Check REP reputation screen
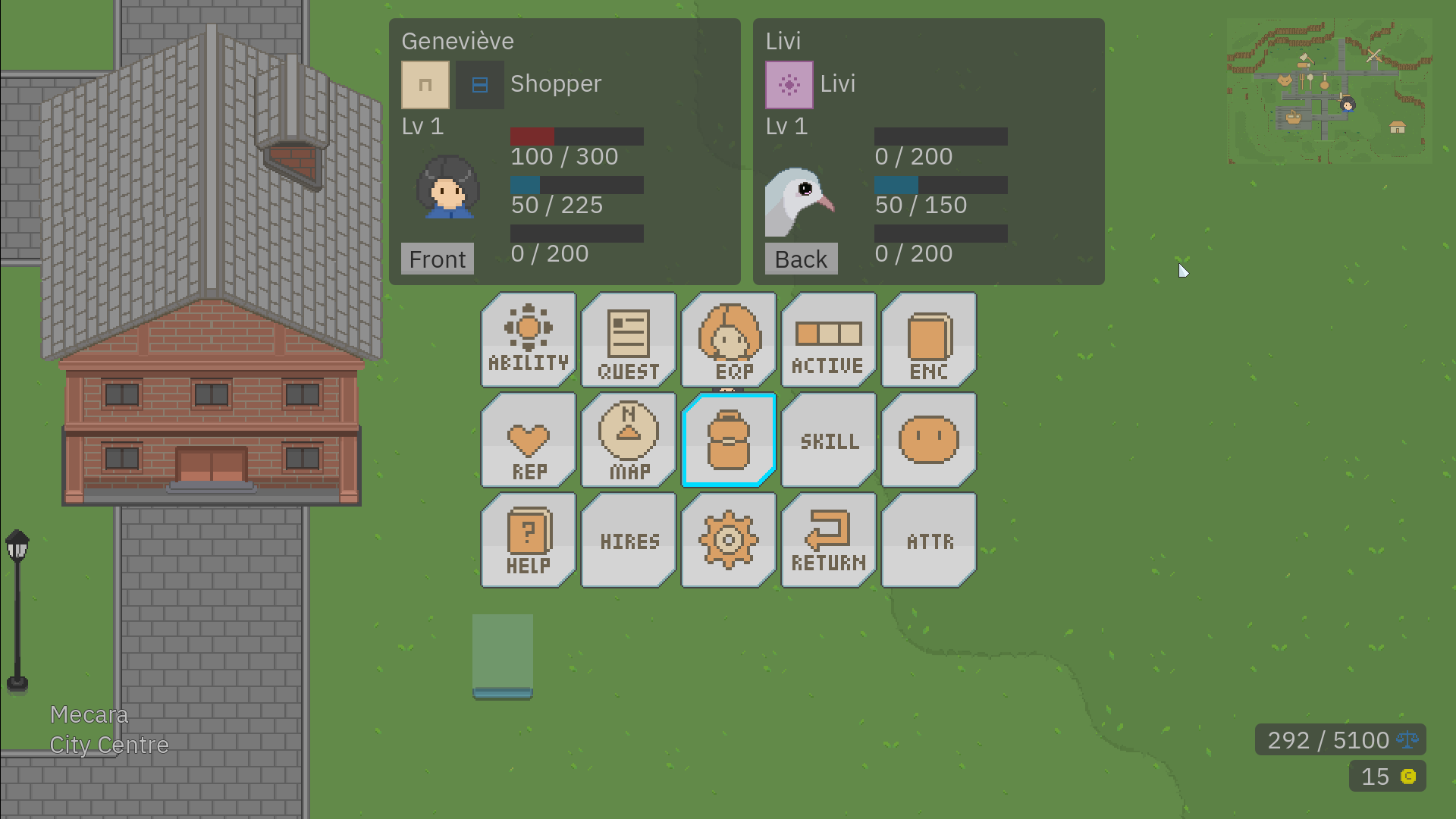This screenshot has width=1456, height=819. tap(528, 439)
